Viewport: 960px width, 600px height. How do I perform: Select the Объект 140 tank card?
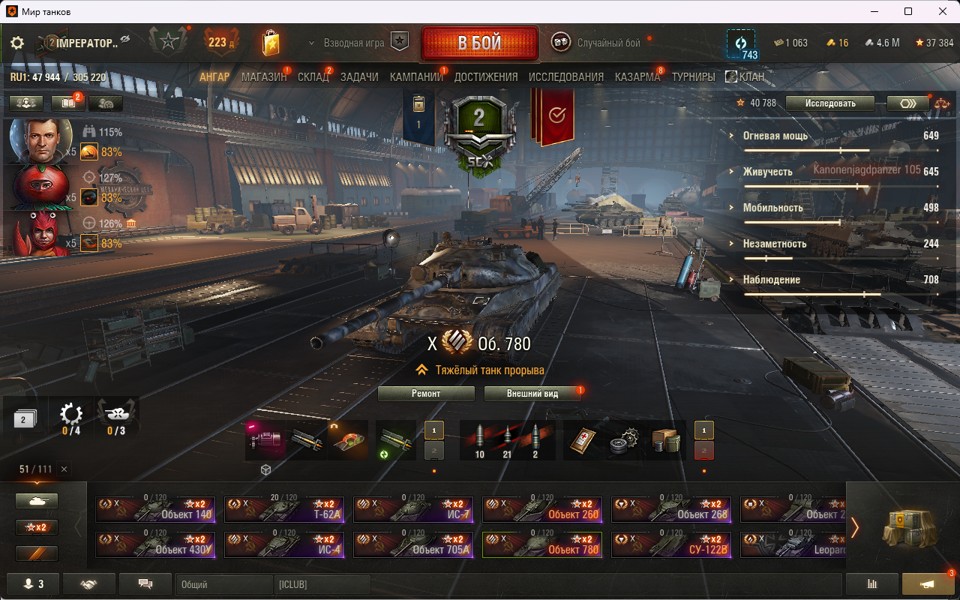pyautogui.click(x=155, y=510)
